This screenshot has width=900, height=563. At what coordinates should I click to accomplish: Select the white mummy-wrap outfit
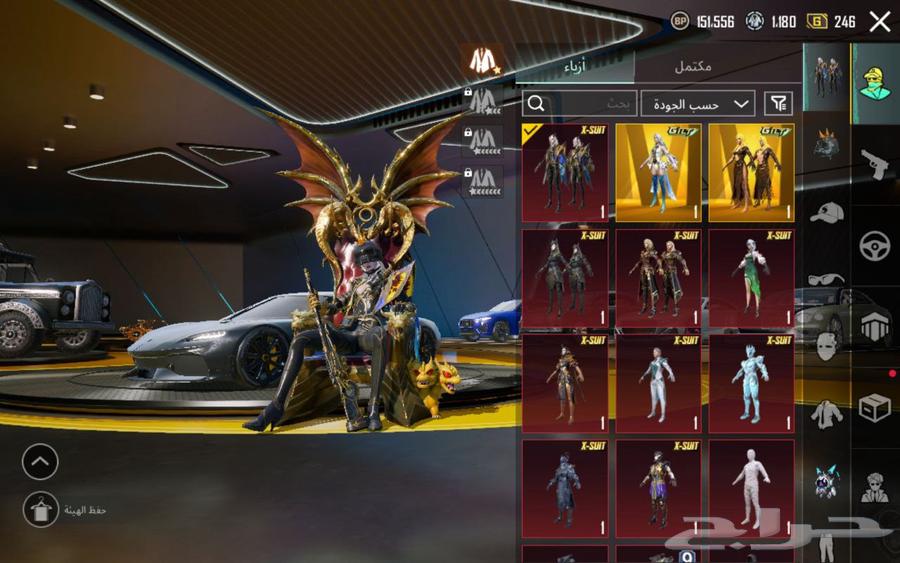(751, 489)
